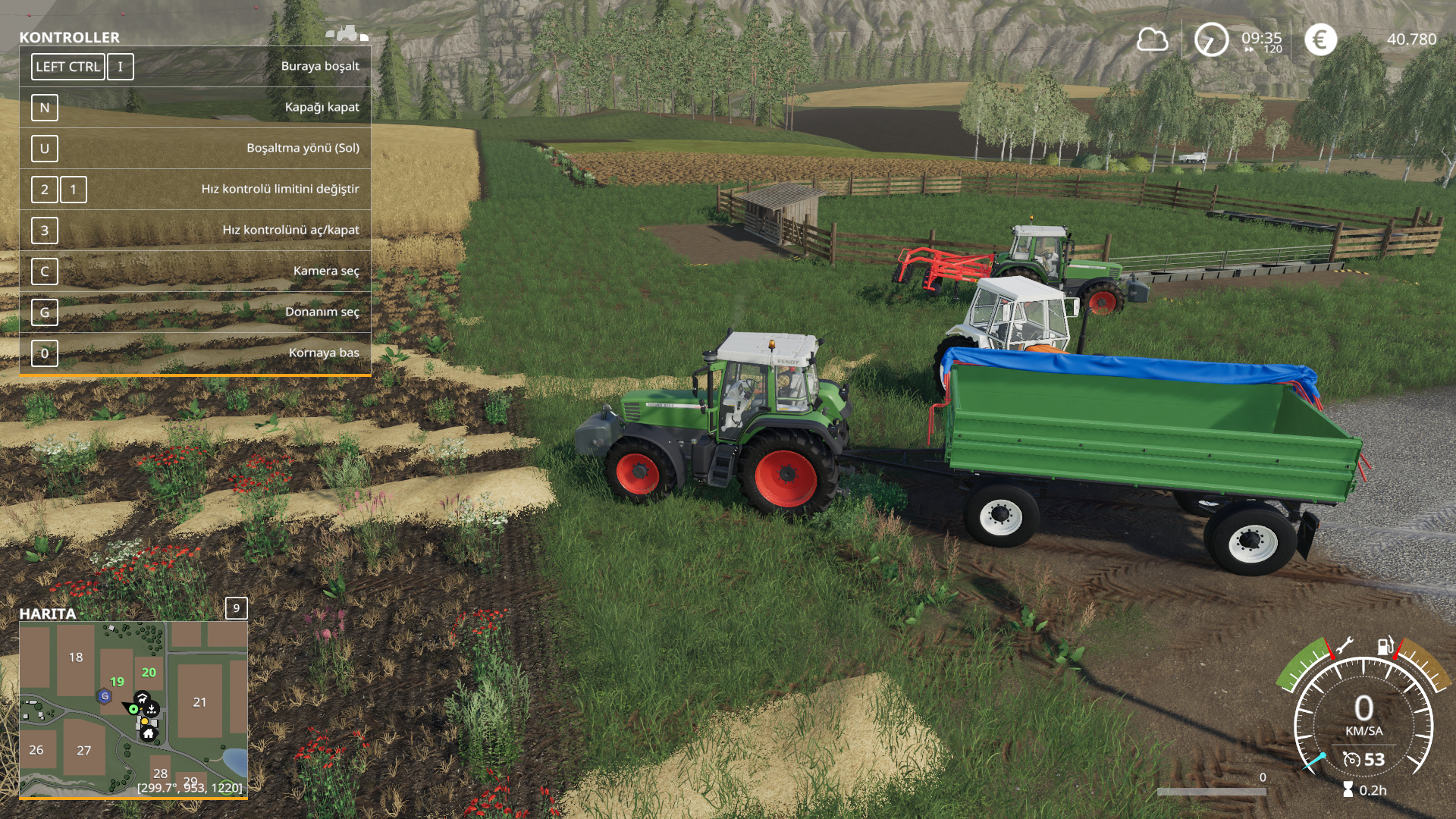Choose the 'Donanım seç' control row

(x=195, y=312)
